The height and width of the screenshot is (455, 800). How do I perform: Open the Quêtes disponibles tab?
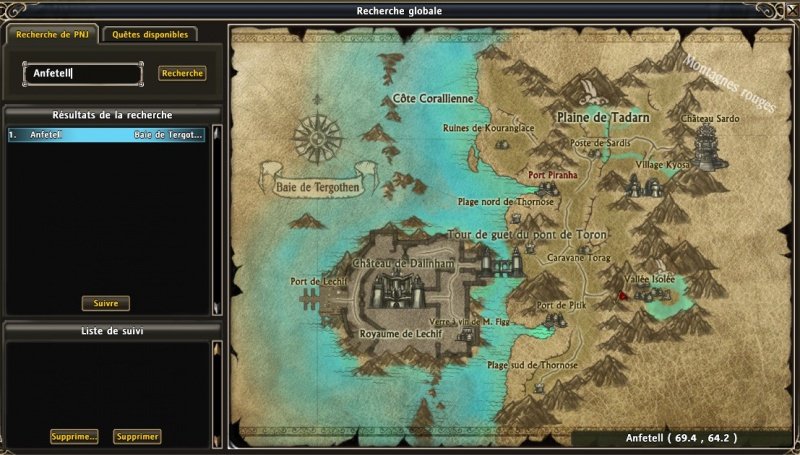point(148,34)
